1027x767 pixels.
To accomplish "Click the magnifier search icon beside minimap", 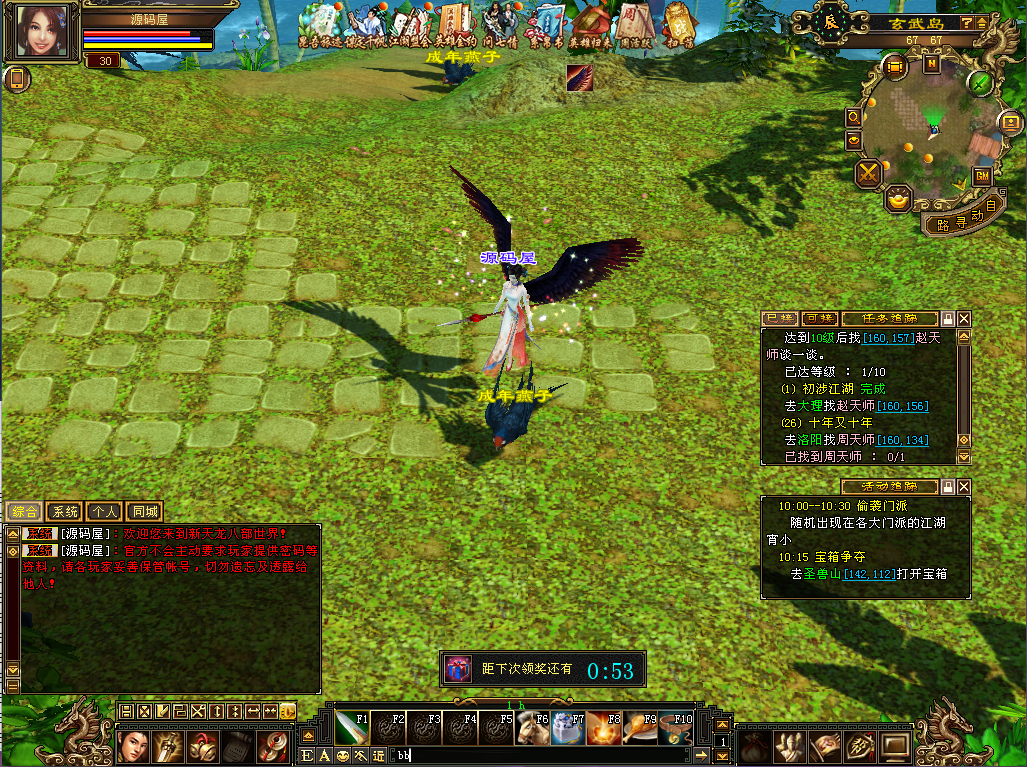I will pos(854,117).
